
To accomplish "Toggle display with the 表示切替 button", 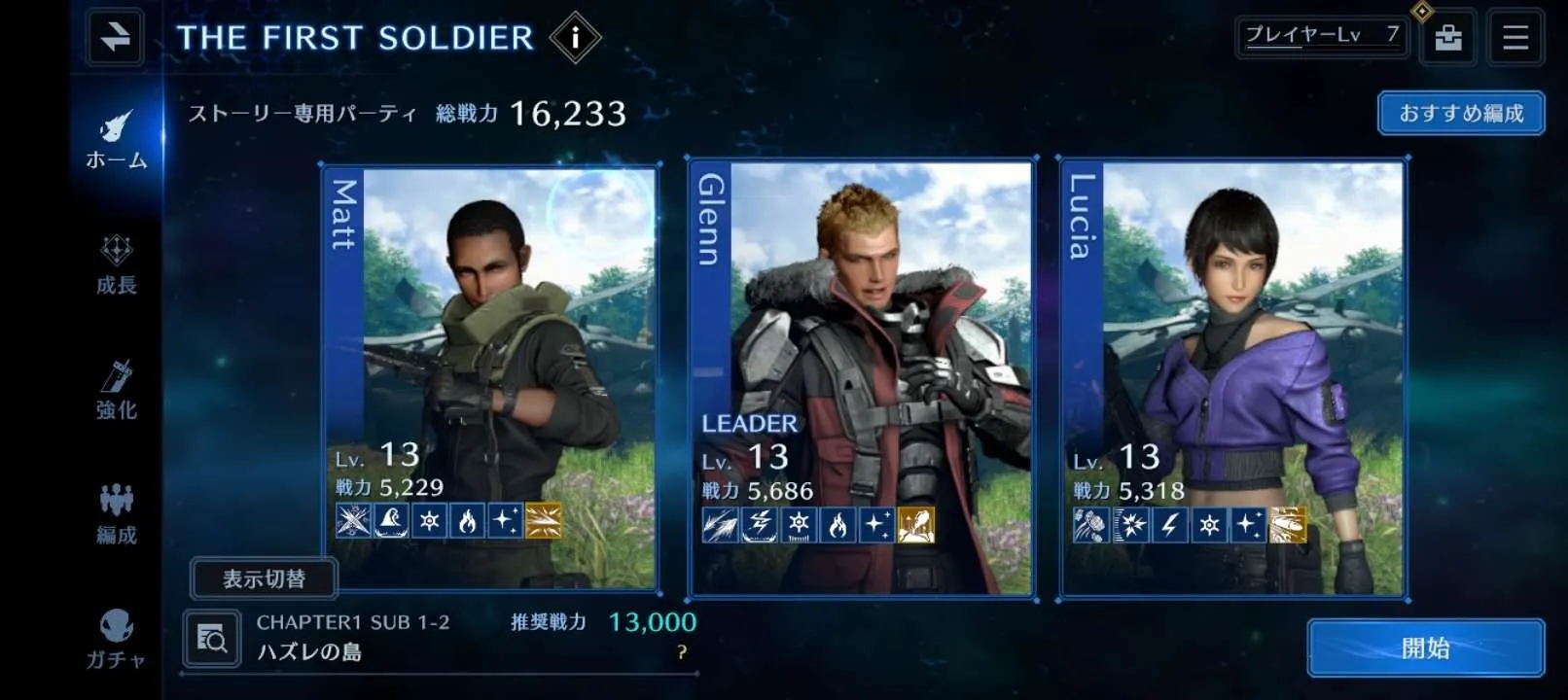I will tap(264, 579).
